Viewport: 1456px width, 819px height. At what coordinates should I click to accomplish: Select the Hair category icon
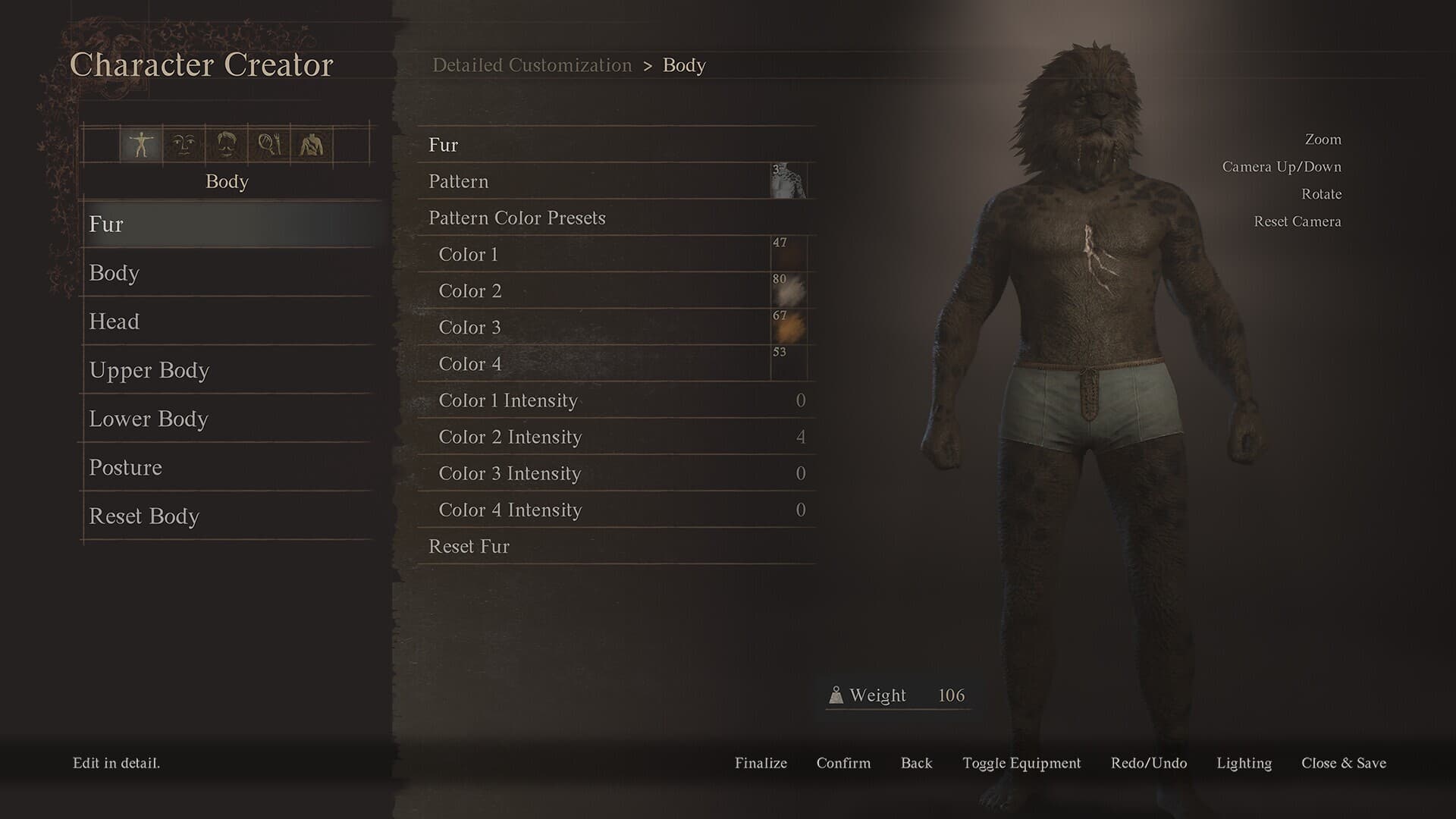[224, 146]
